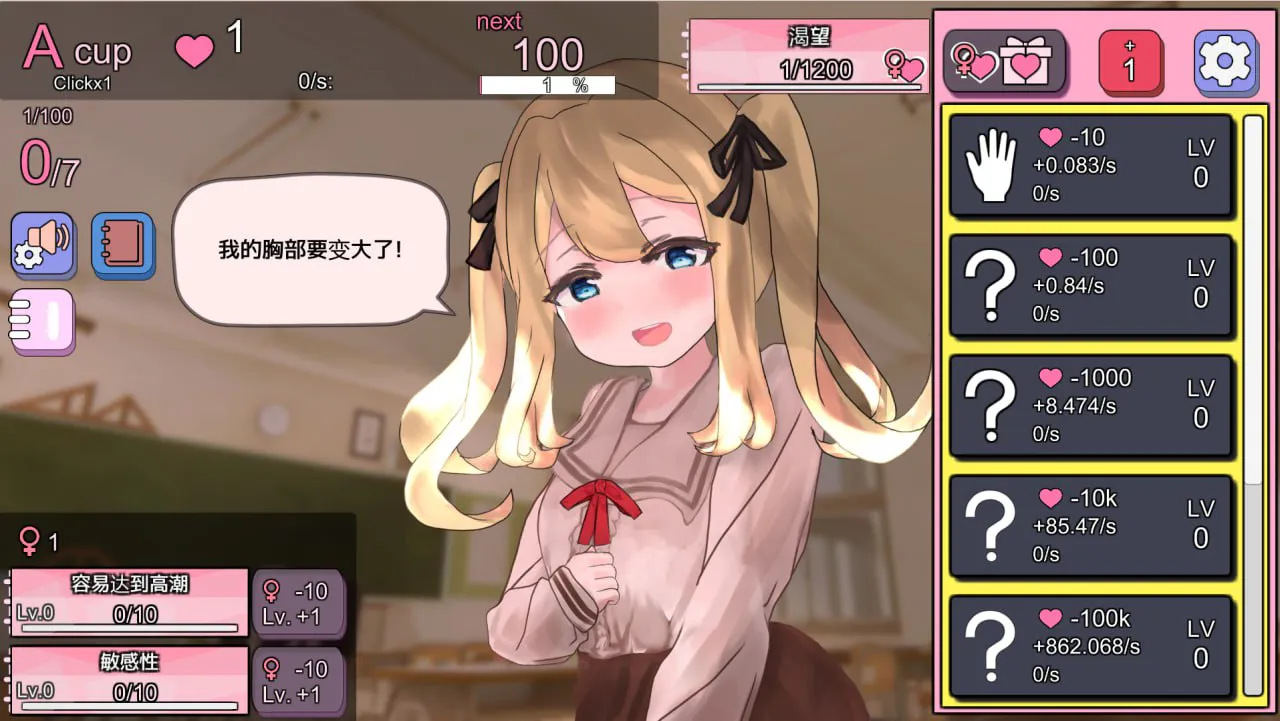Buy the -100k heart locked upgrade
1280x721 pixels.
click(x=1090, y=646)
